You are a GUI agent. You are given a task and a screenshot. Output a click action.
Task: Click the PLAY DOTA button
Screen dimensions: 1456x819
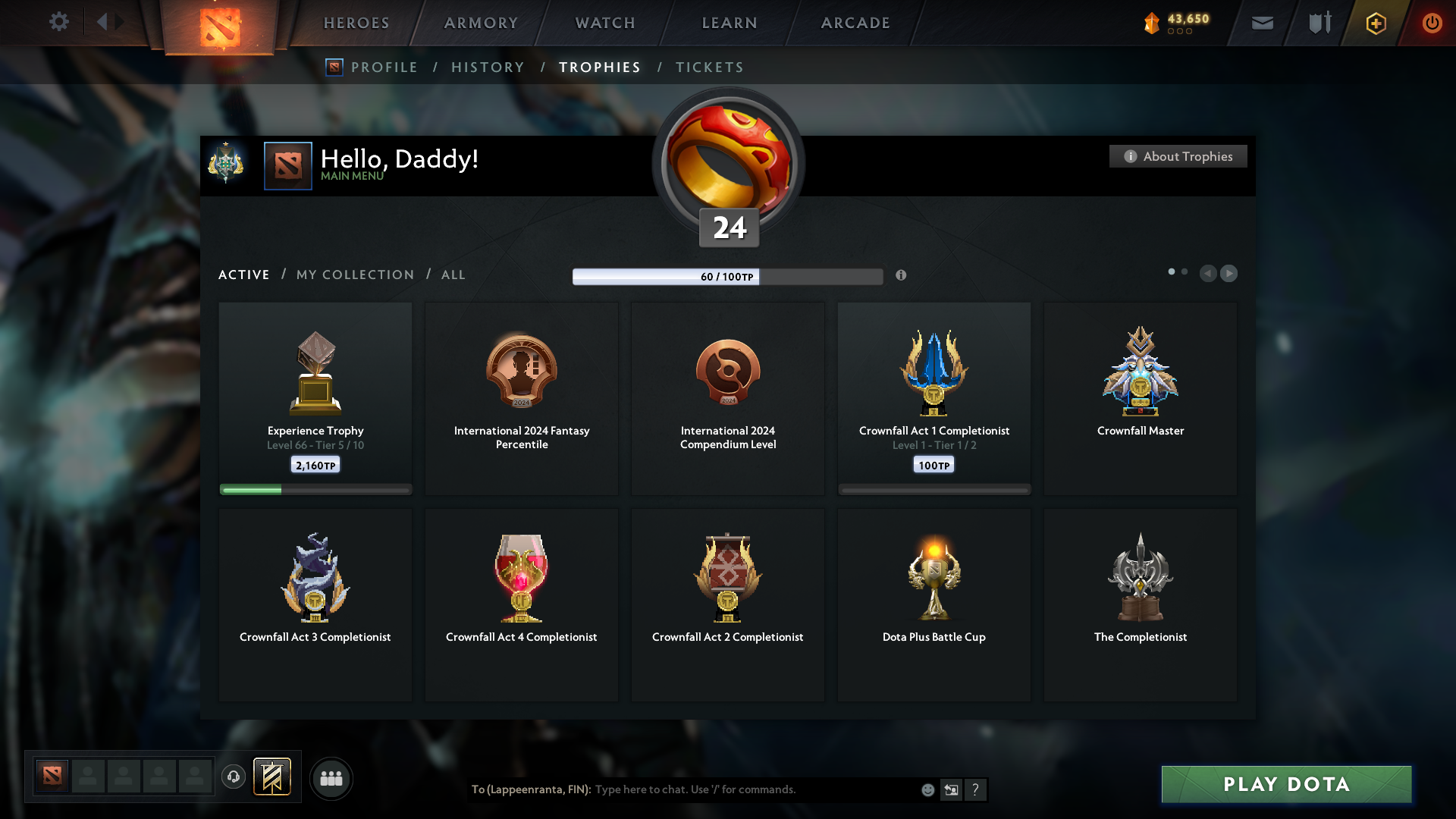click(1285, 784)
